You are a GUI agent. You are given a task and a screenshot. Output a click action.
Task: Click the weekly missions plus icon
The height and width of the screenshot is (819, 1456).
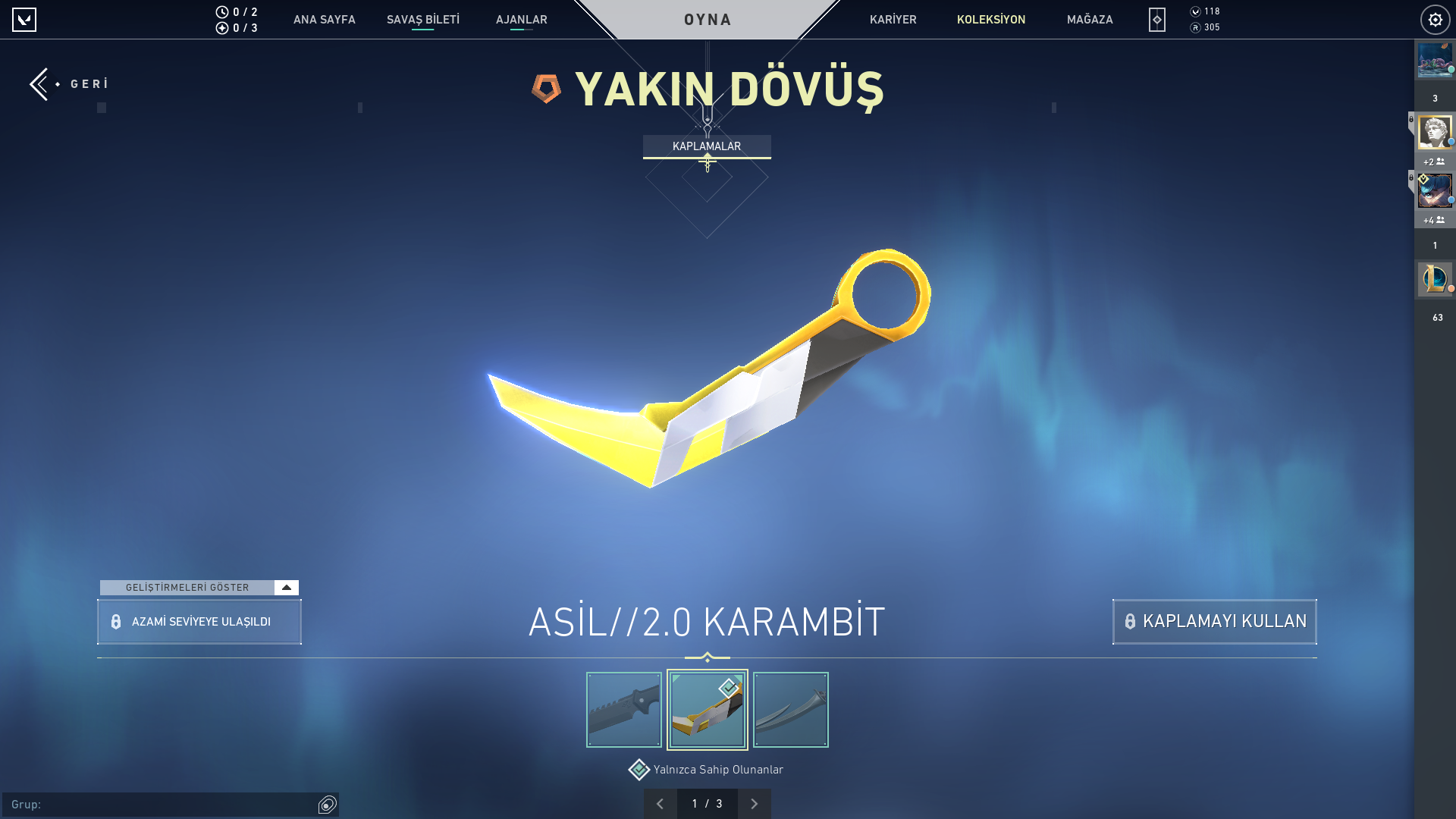[x=221, y=28]
